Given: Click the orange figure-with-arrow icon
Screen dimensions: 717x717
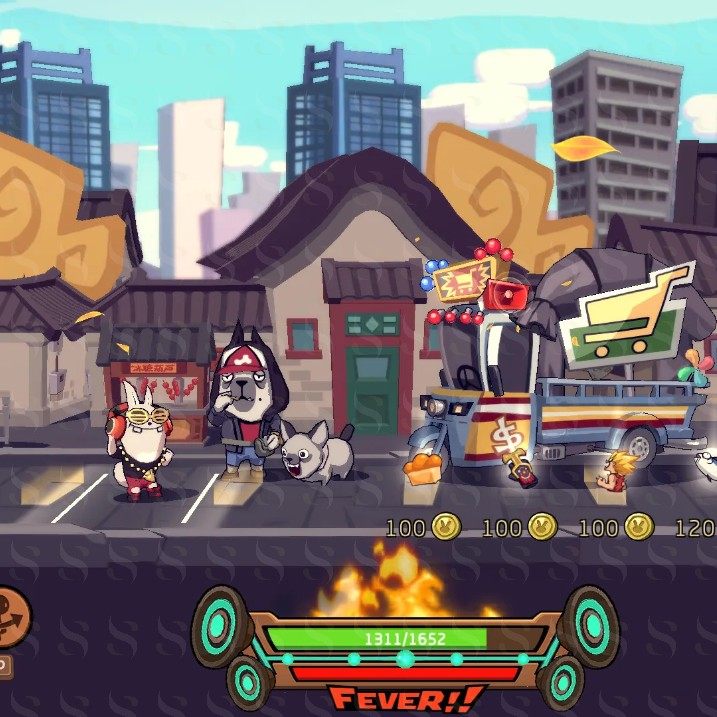Looking at the screenshot, I should tap(12, 612).
